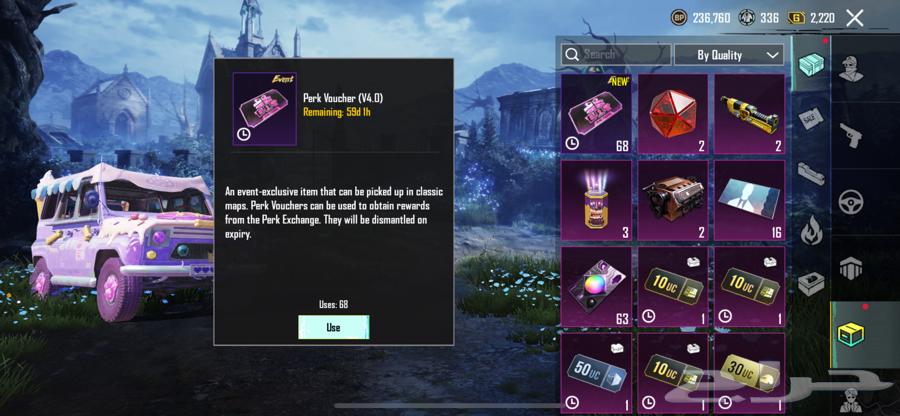Viewport: 900px width, 416px height.
Task: Select the golden weapon skin slot
Action: (x=749, y=113)
